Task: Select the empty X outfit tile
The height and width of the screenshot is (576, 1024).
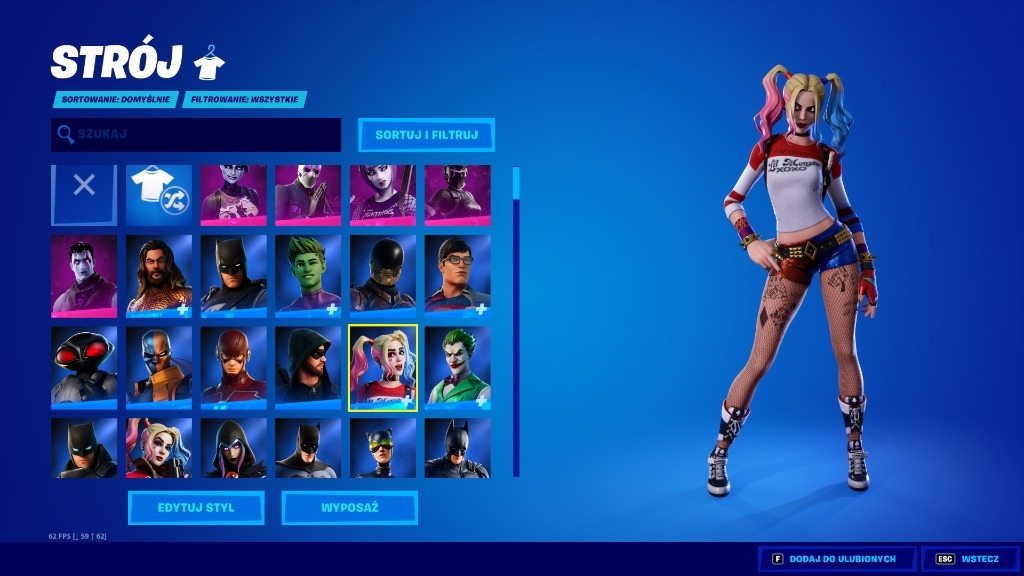Action: (x=84, y=194)
